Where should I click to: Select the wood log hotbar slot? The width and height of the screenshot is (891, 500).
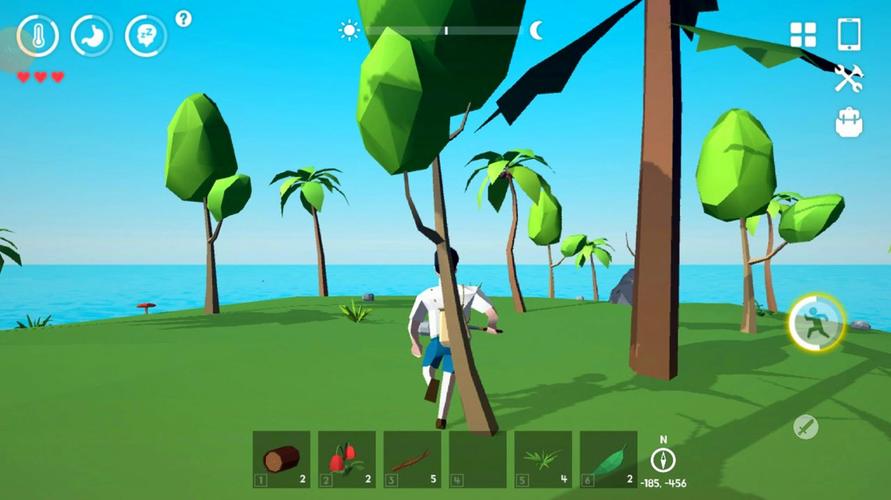click(281, 459)
